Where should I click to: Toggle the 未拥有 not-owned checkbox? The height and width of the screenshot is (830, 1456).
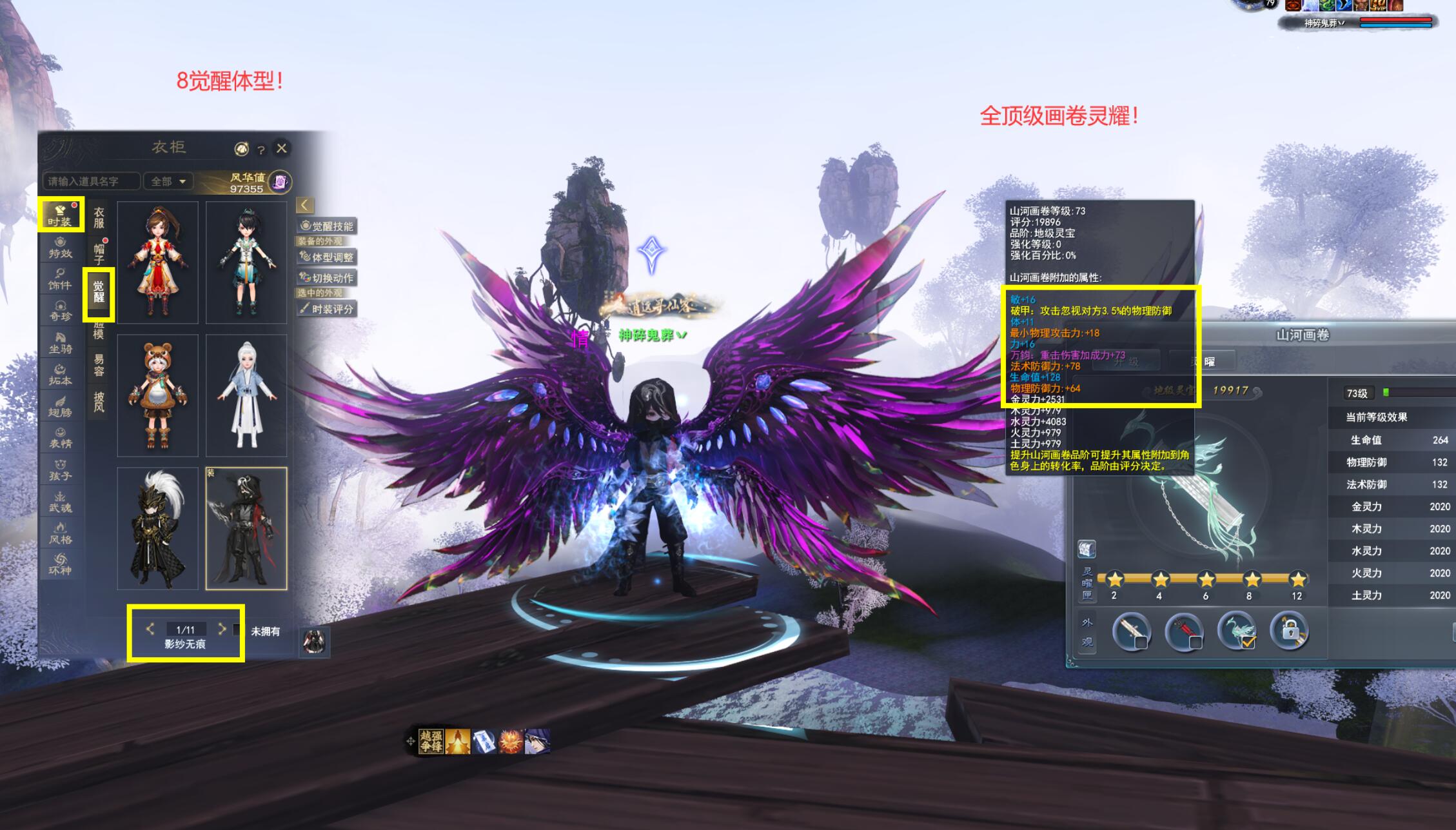coord(238,630)
